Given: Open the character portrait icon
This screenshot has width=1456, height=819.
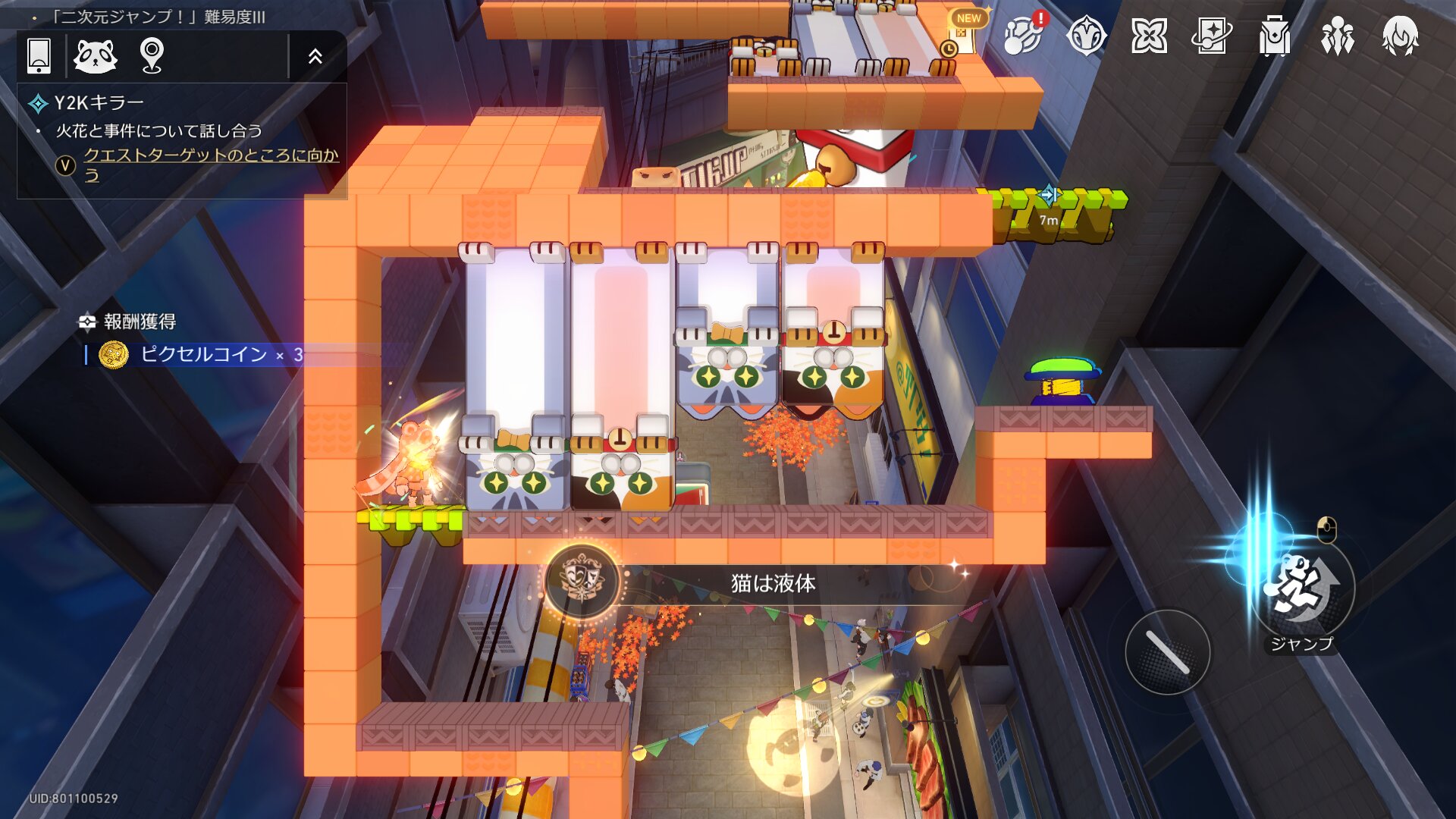Looking at the screenshot, I should (x=1401, y=36).
